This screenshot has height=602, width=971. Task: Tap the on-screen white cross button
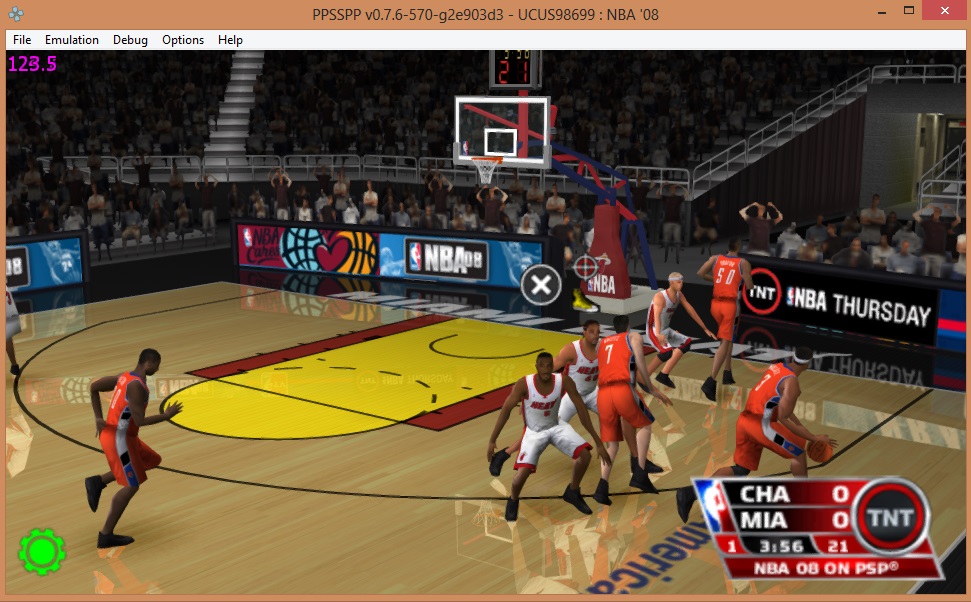[x=541, y=285]
